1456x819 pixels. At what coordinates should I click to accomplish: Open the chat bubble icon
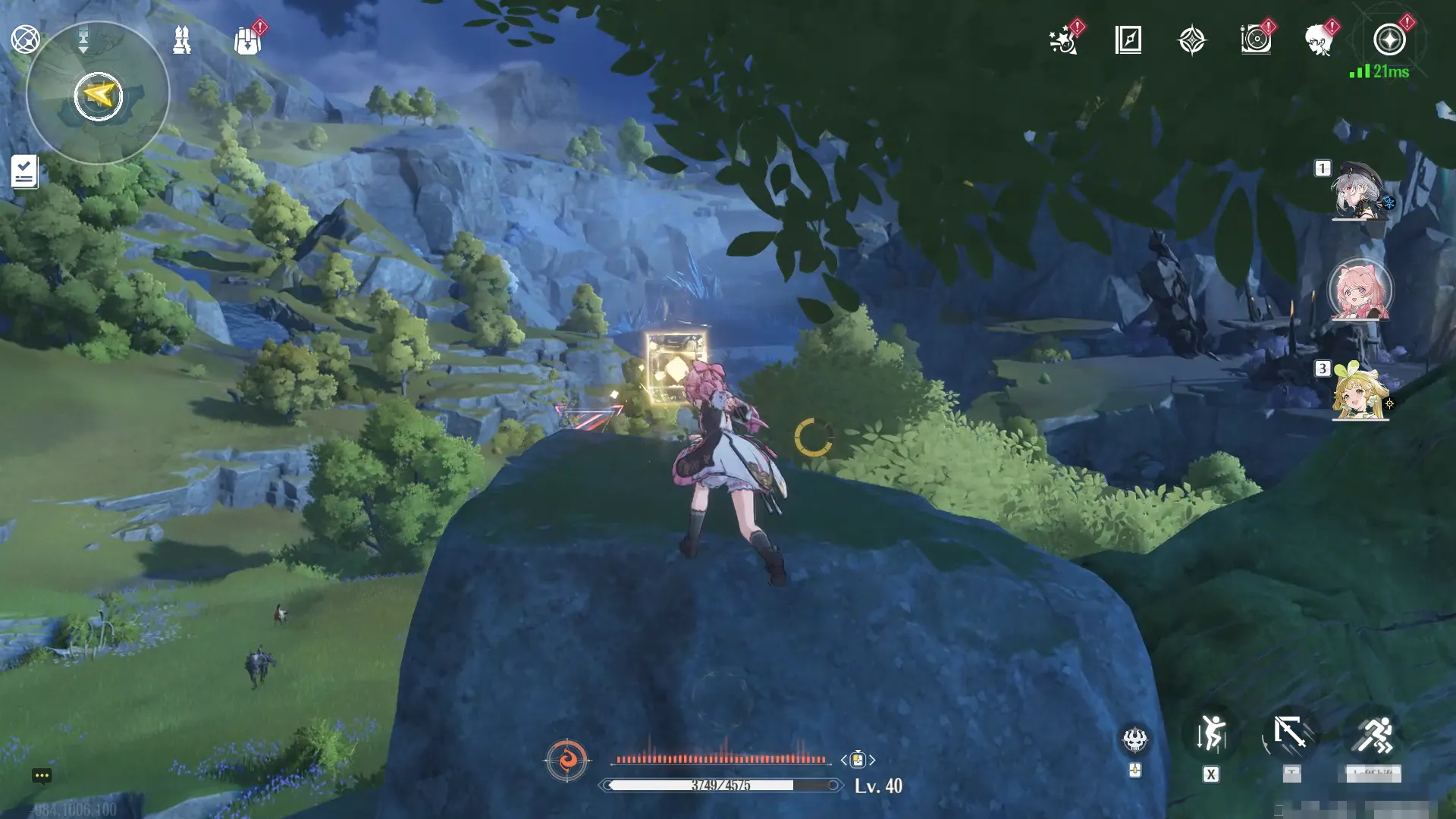click(x=42, y=775)
